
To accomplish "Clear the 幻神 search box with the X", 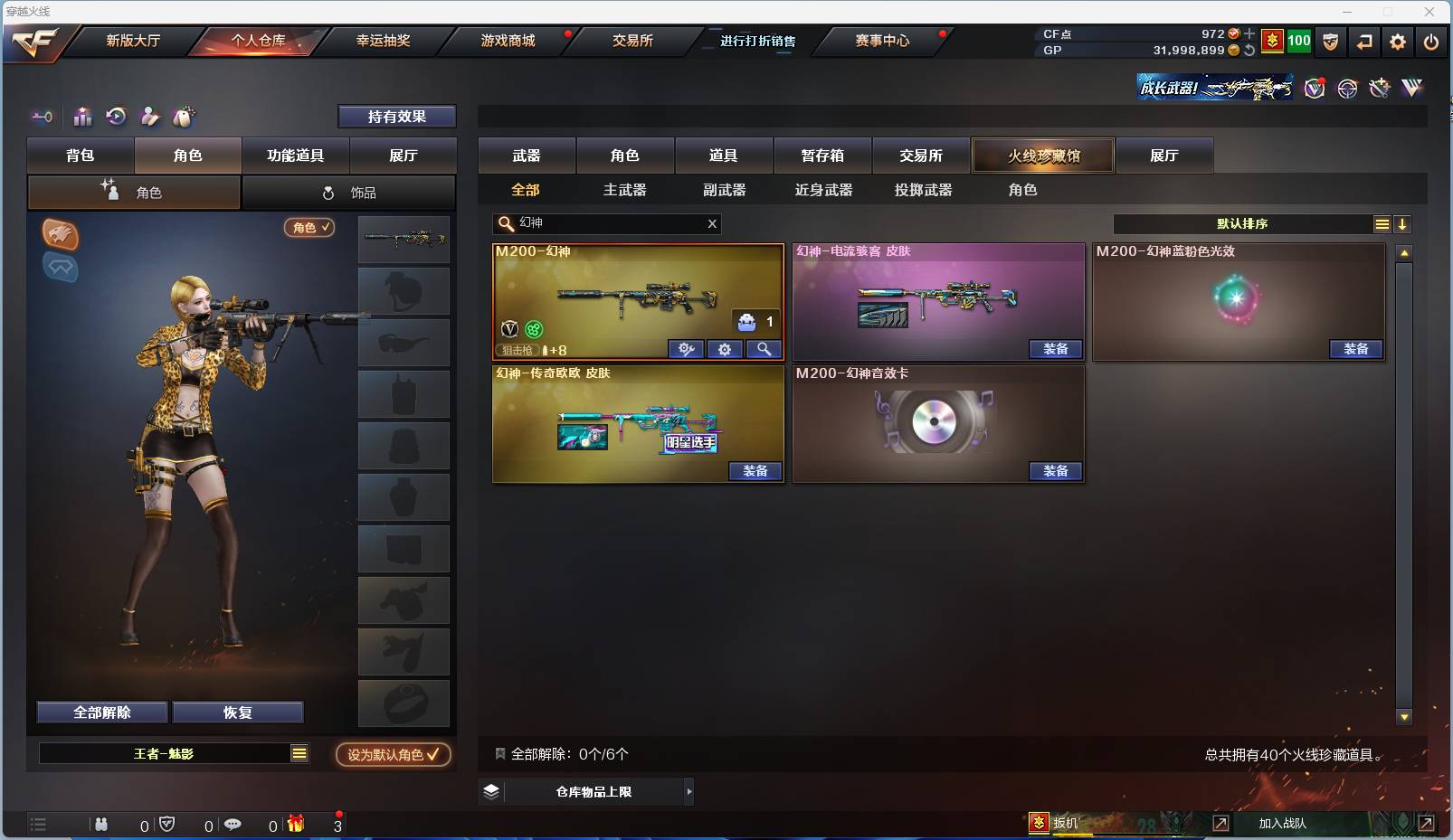I will pos(712,223).
